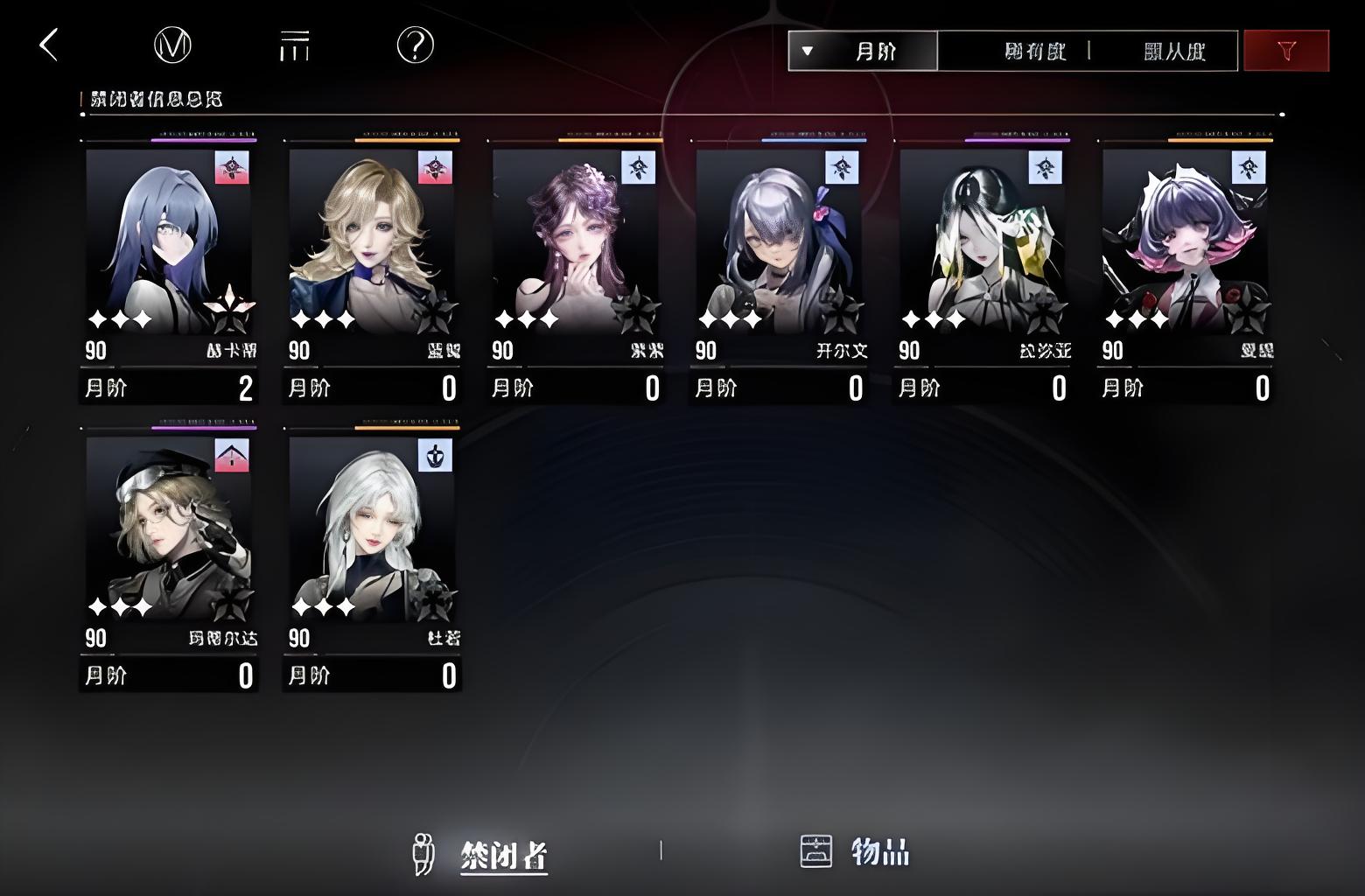Select the purple-haired character with flower hairpiece

coord(575,262)
